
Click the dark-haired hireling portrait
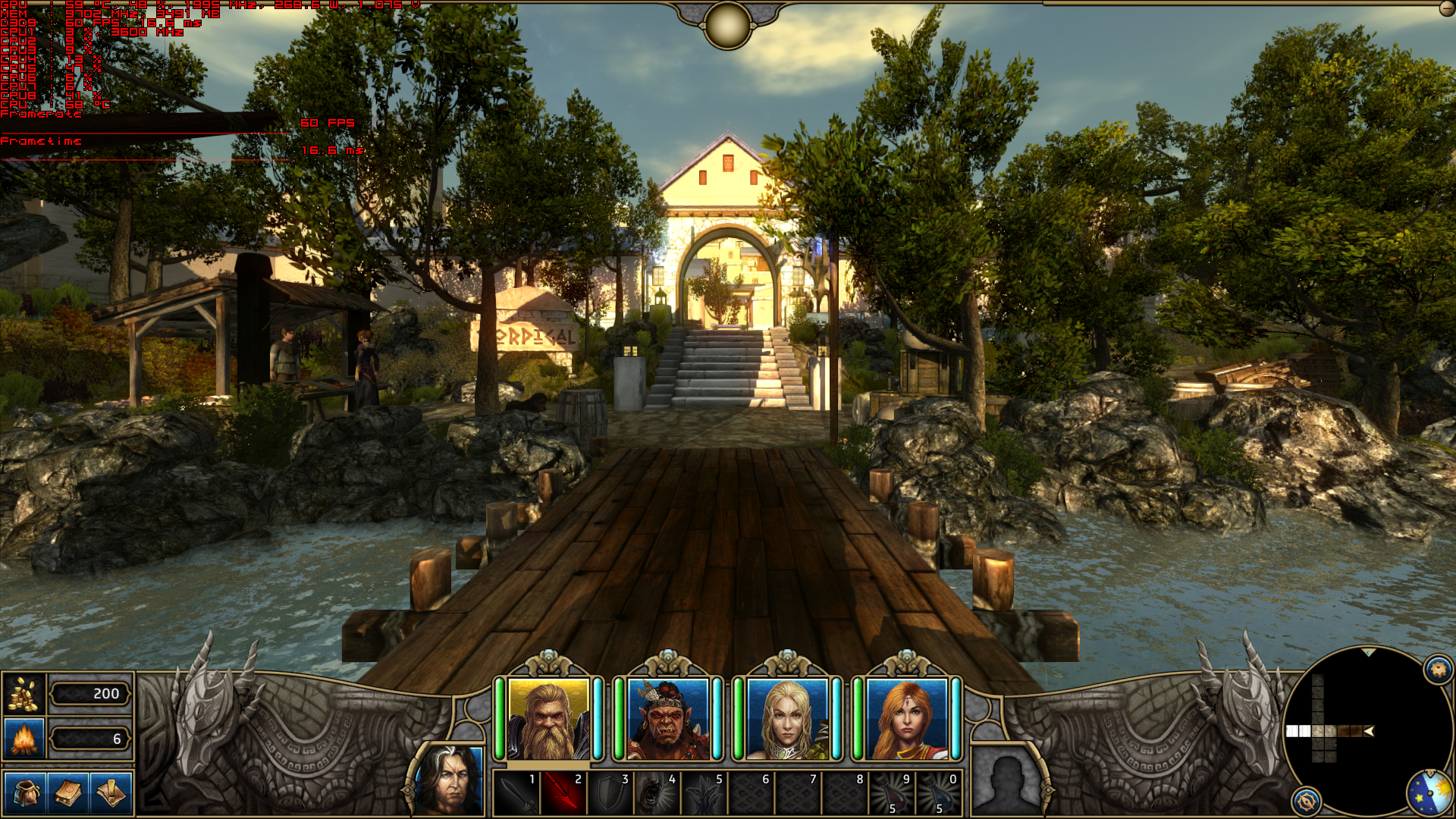click(450, 781)
